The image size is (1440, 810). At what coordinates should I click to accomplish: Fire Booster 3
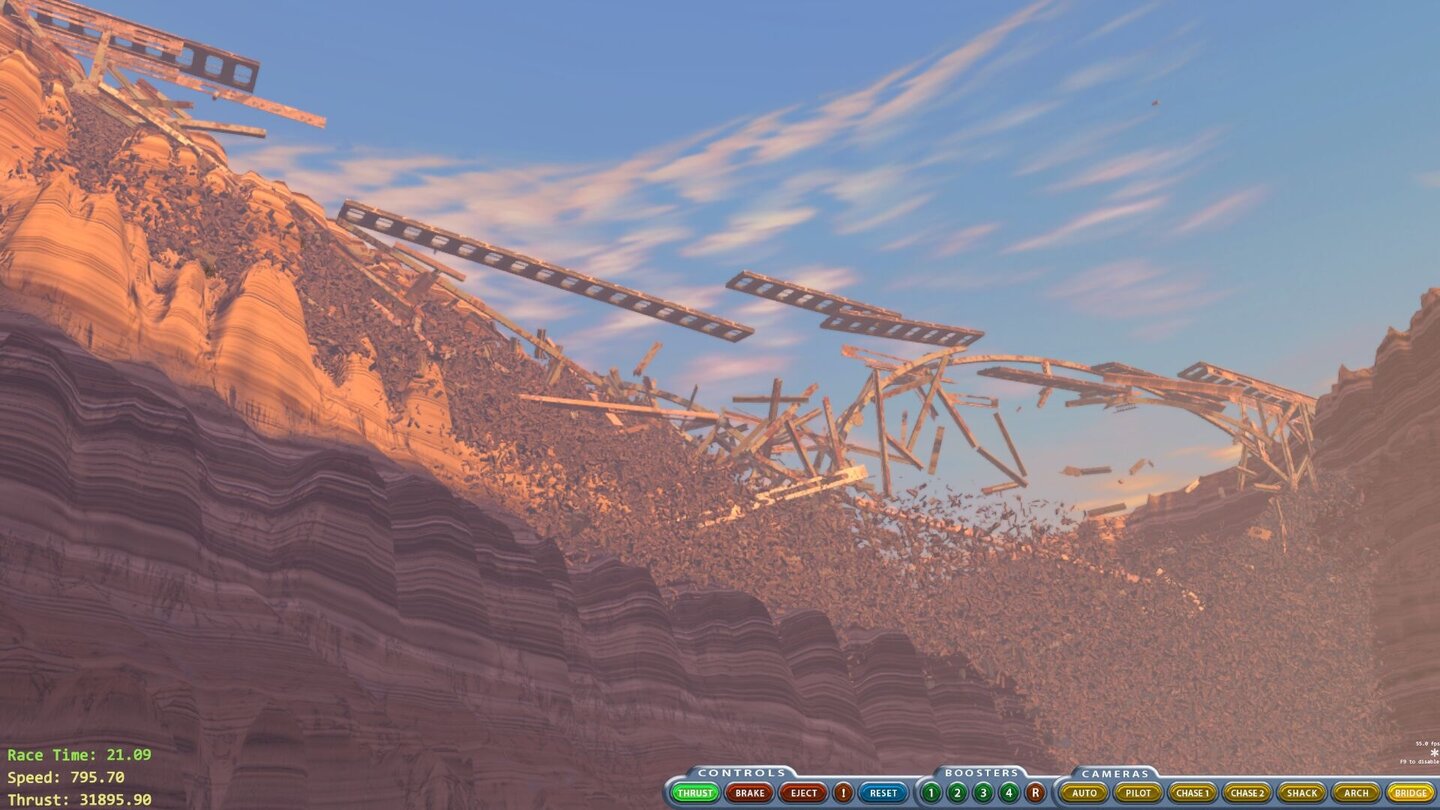point(981,792)
